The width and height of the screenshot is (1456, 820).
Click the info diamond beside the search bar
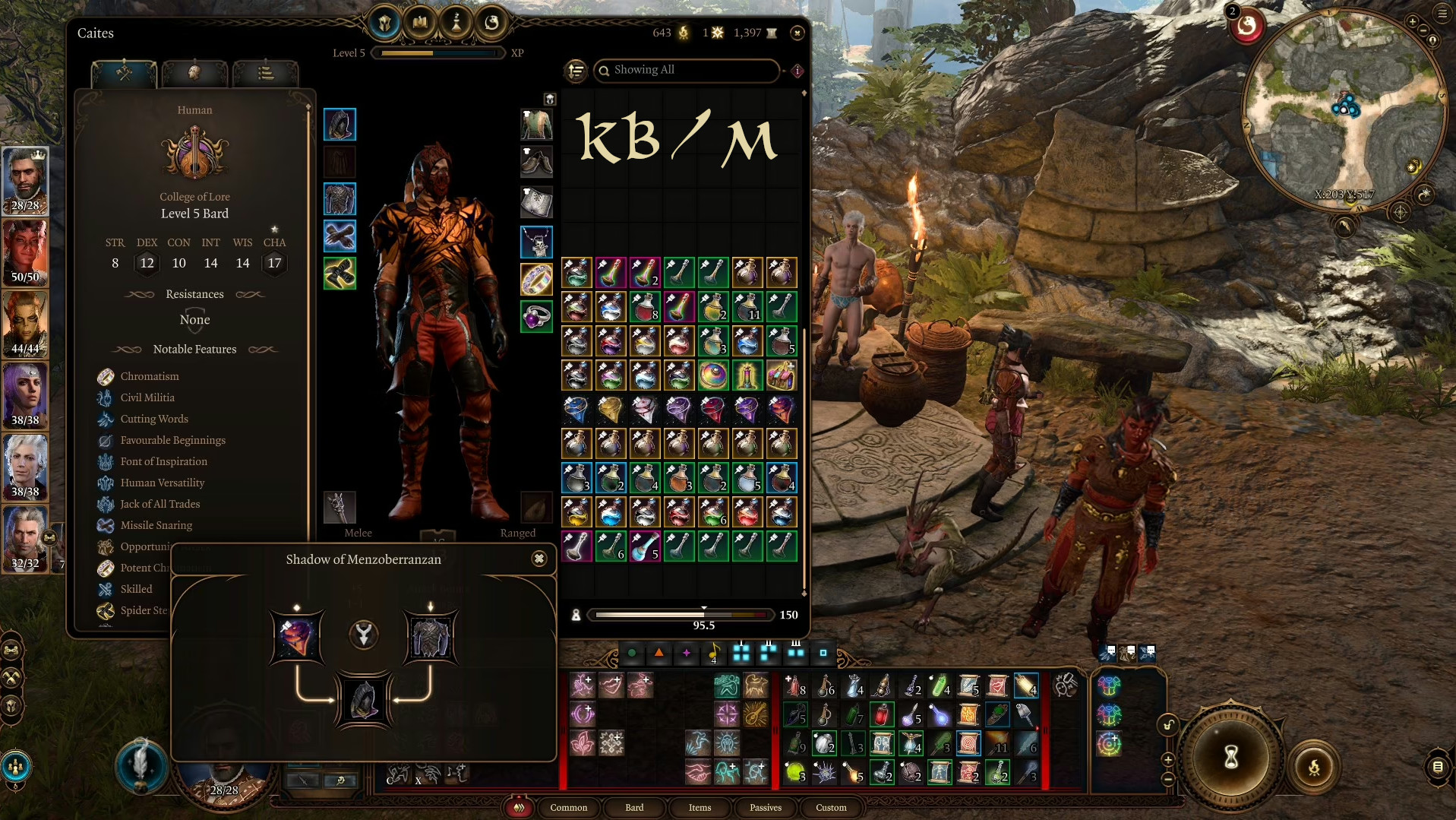tap(795, 71)
